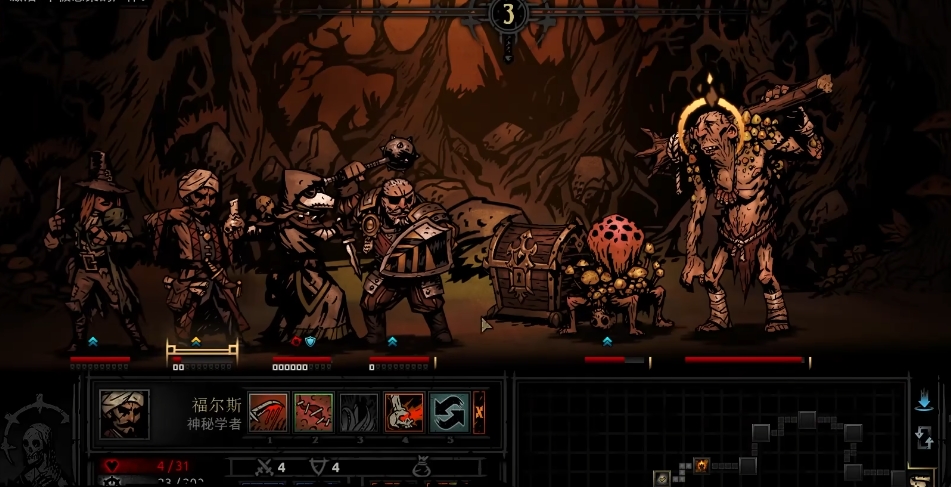
Task: Activate the skull and flame curse skill
Action: coord(404,412)
